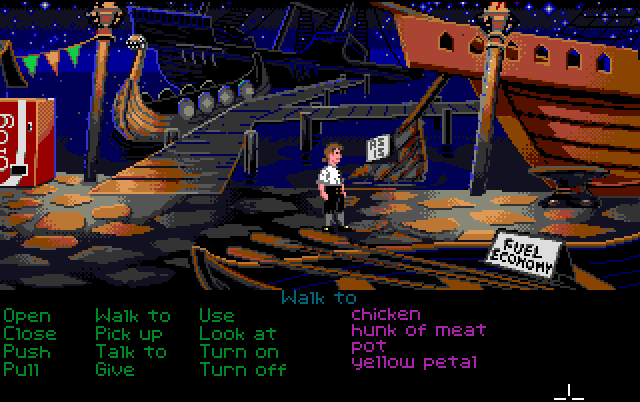Choose the Pick up verb
The image size is (640, 402).
point(129,334)
